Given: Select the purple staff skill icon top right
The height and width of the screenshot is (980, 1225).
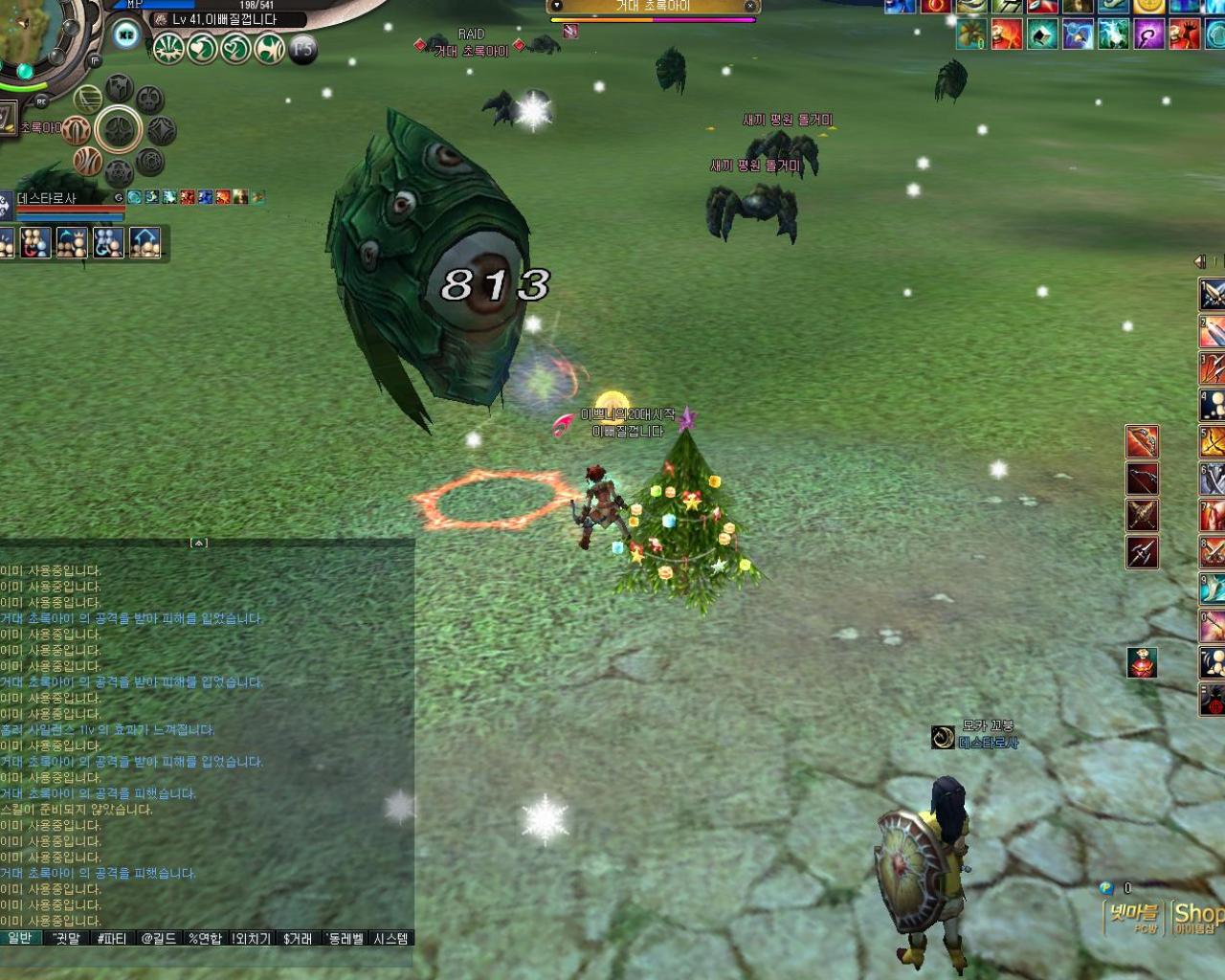Looking at the screenshot, I should 1147,34.
